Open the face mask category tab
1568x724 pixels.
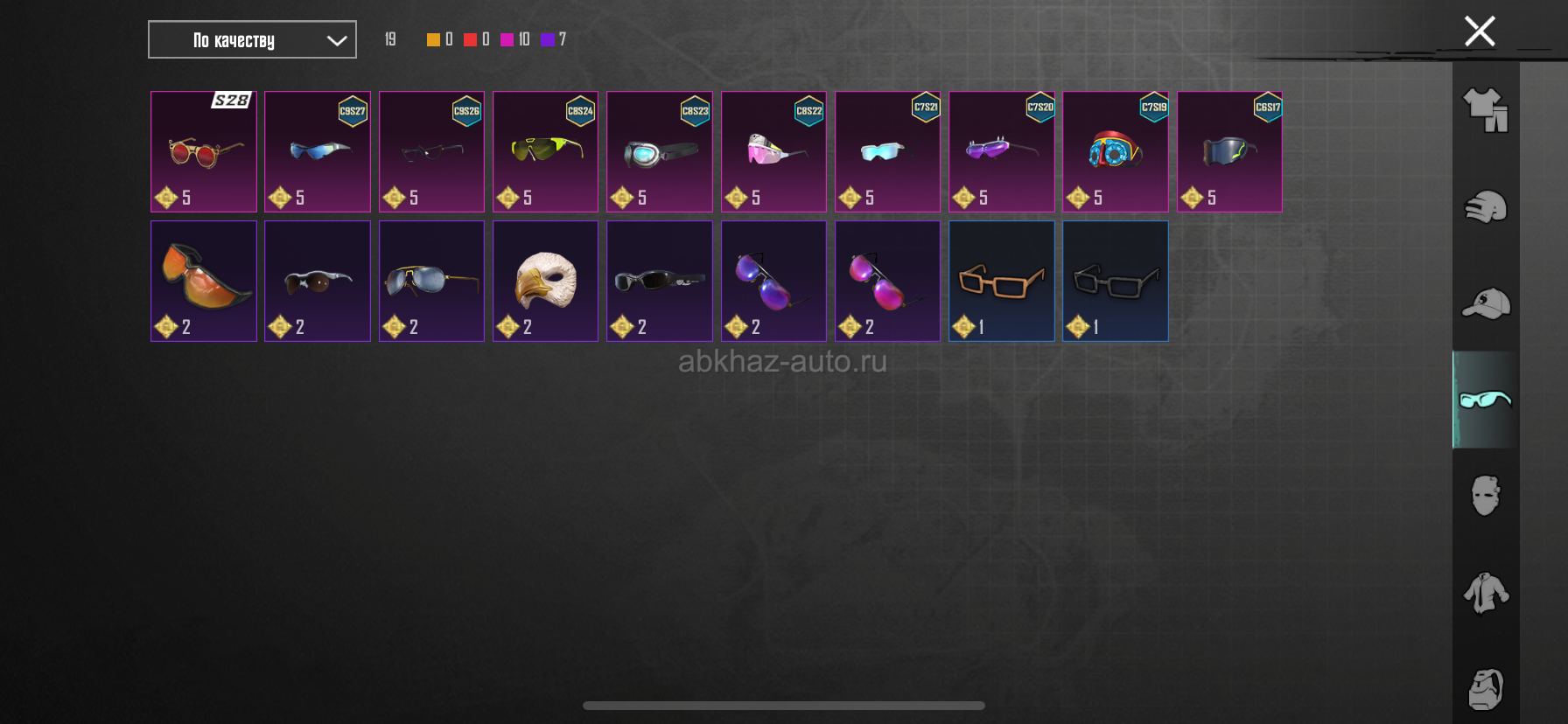click(1486, 496)
